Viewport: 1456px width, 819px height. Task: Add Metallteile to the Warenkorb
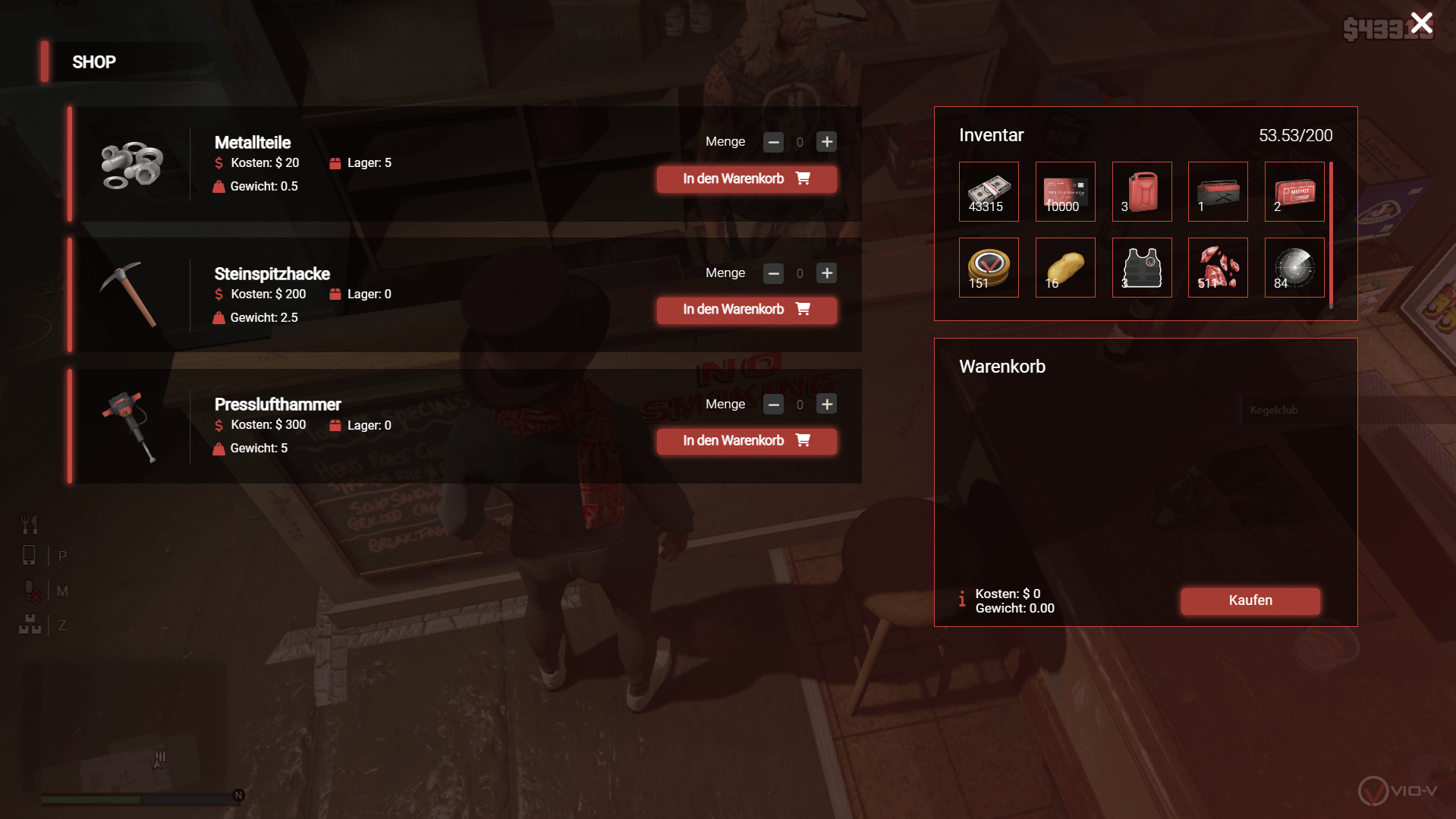click(747, 179)
